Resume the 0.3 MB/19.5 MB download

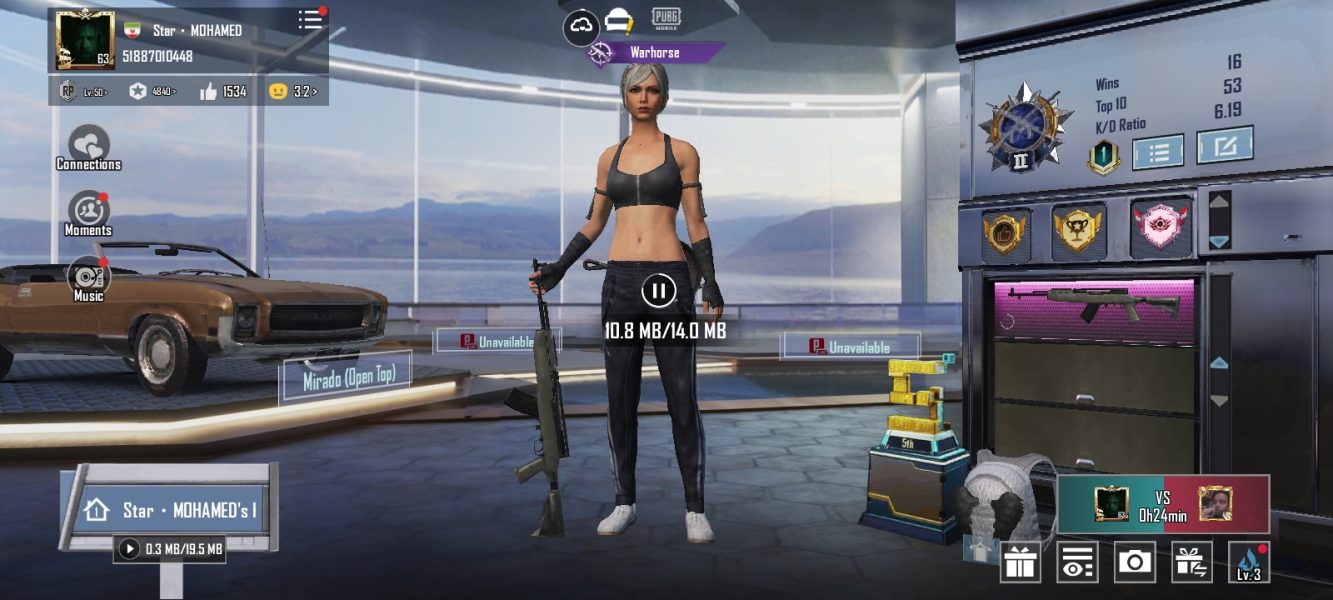tap(129, 548)
